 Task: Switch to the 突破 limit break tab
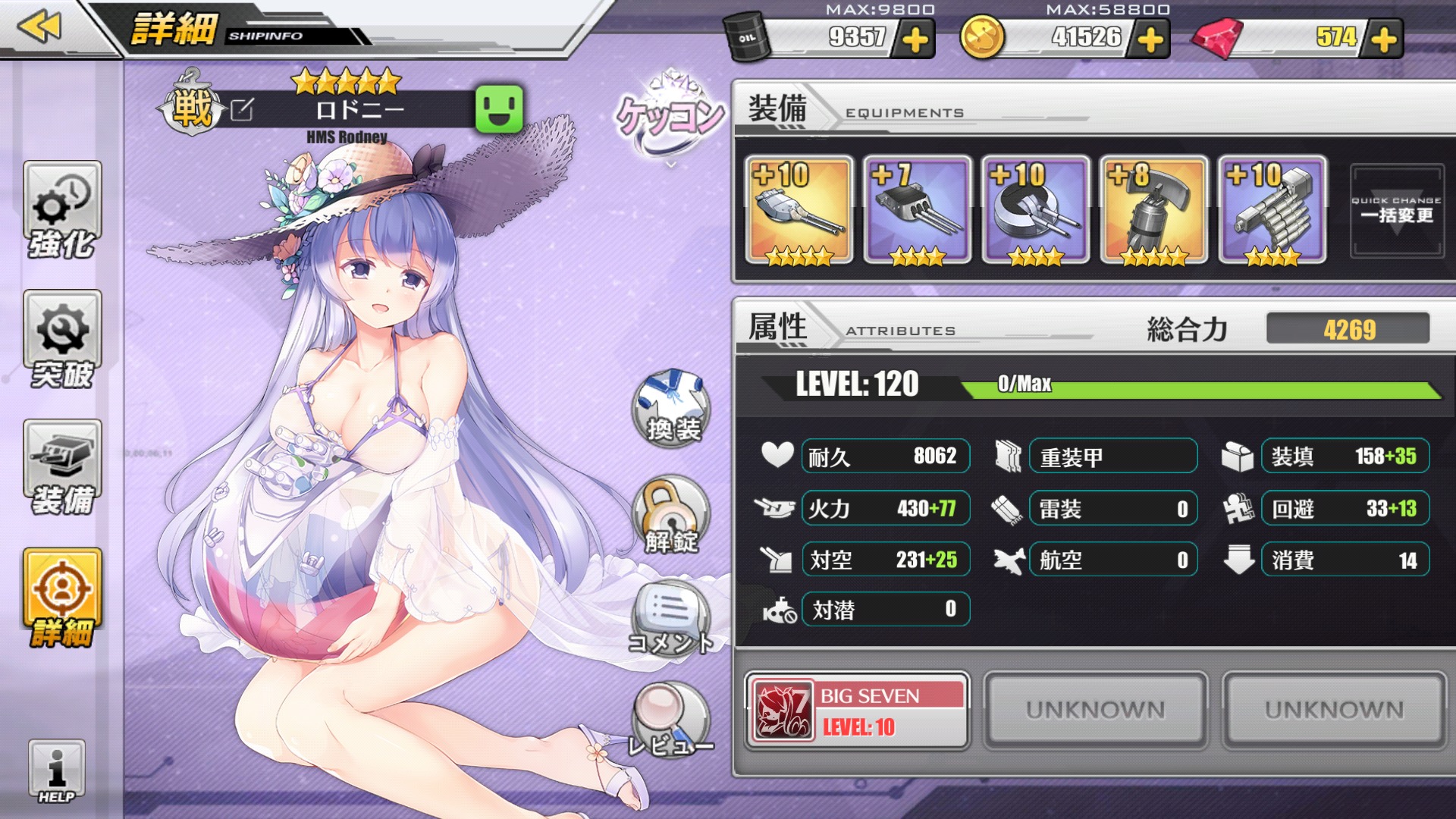(x=62, y=340)
